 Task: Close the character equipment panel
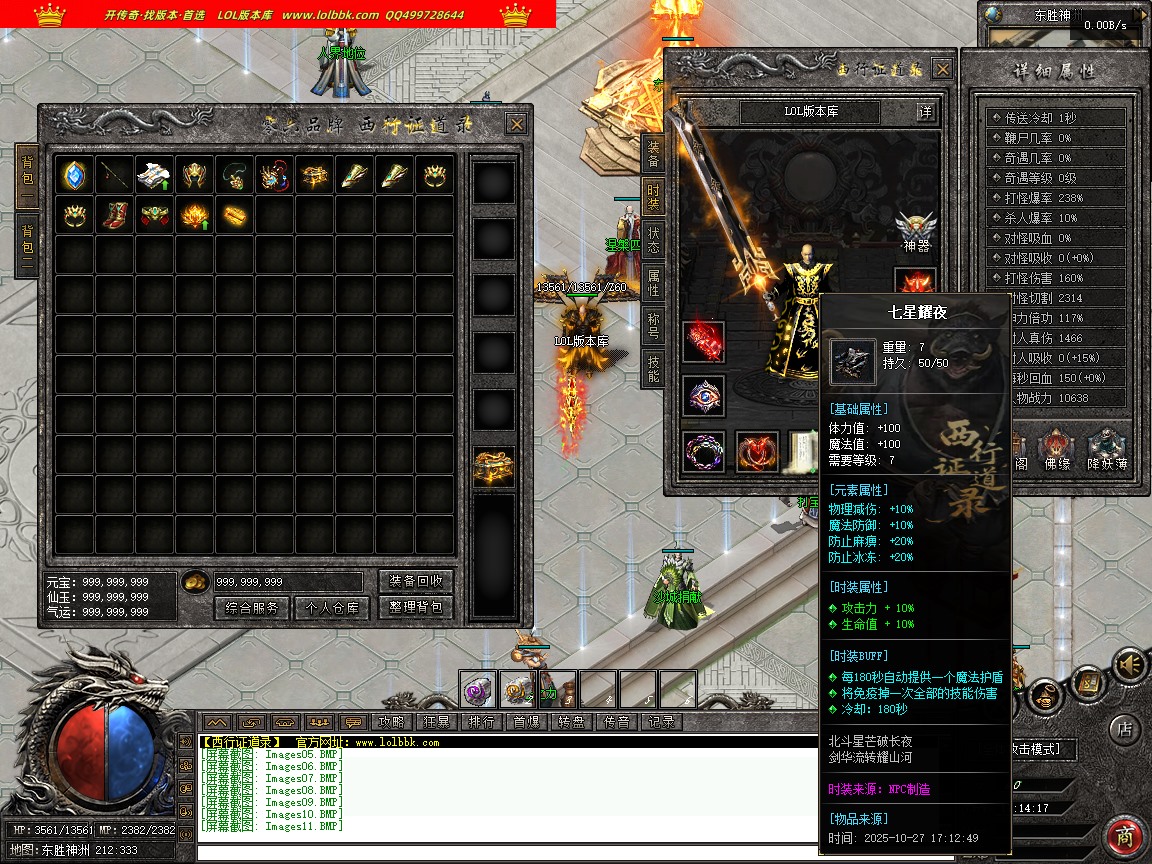[942, 69]
